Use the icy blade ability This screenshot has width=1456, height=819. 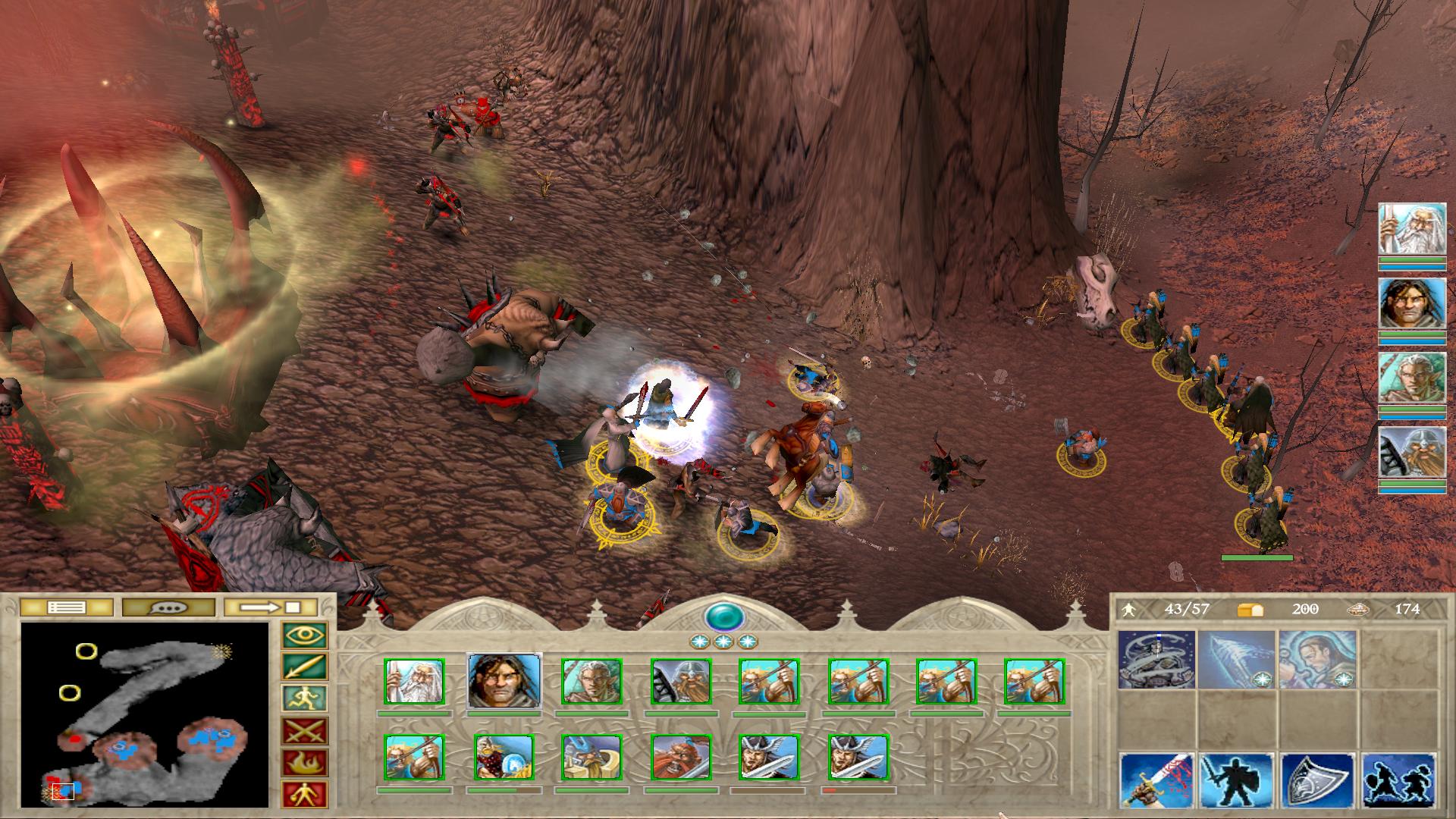point(1237,660)
